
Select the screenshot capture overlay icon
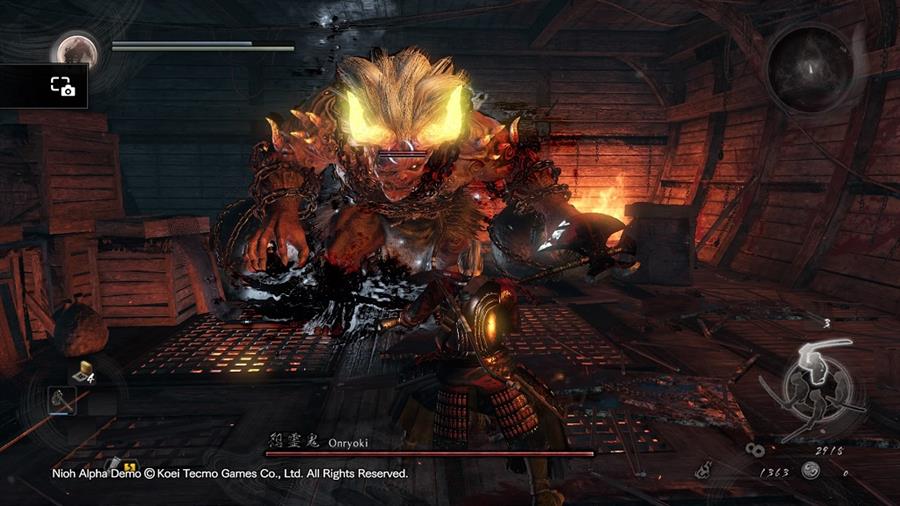click(62, 87)
